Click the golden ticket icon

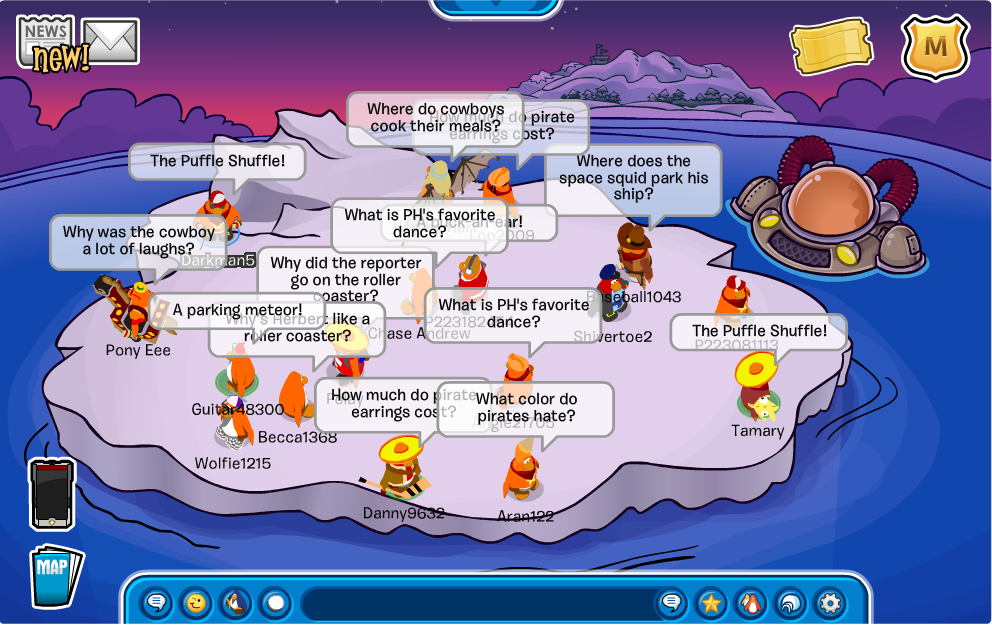pyautogui.click(x=830, y=46)
